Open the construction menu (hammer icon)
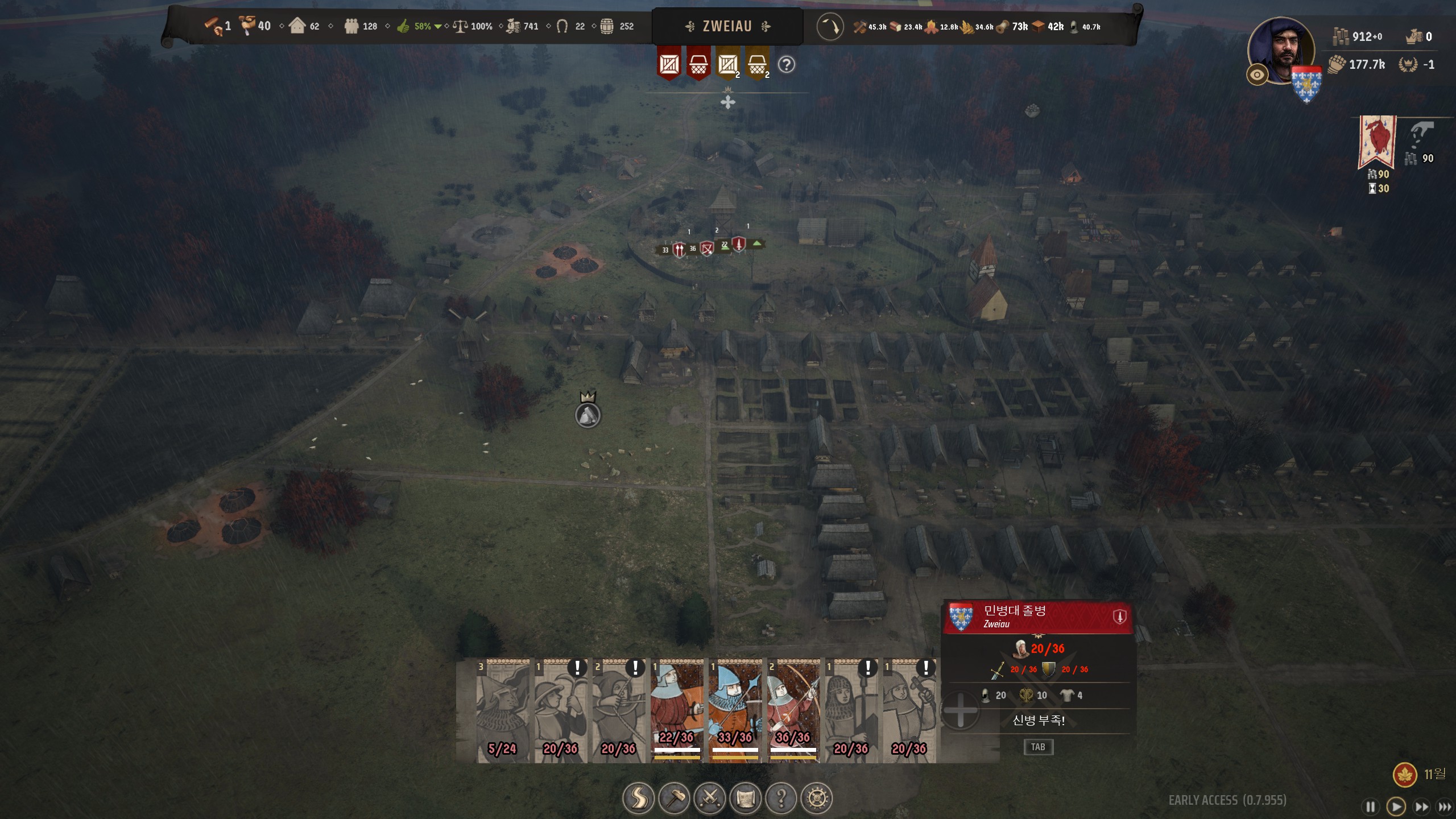This screenshot has width=1456, height=819. [x=675, y=798]
